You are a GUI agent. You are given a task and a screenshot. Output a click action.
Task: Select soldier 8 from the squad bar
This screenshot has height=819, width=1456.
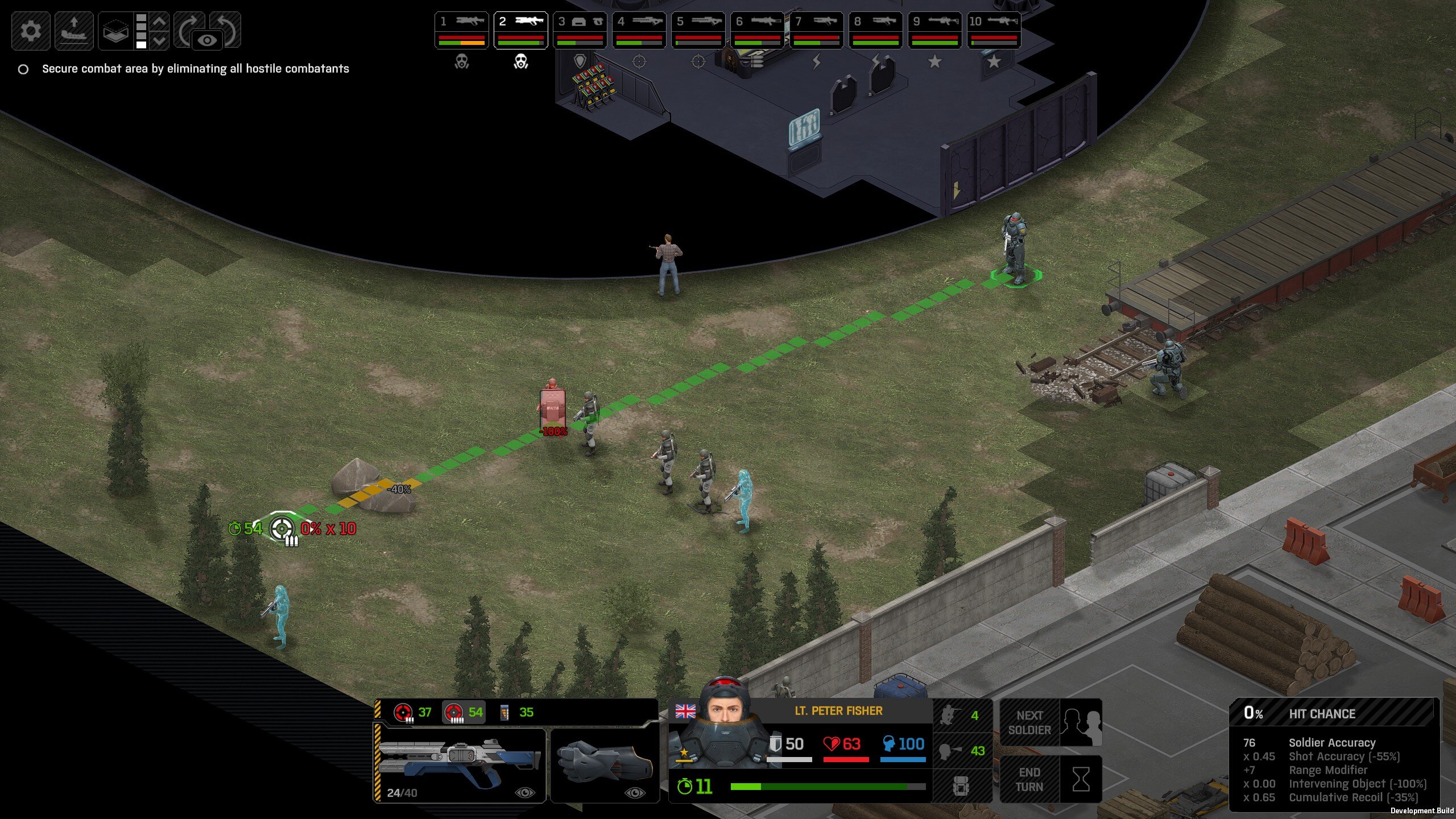point(876,30)
